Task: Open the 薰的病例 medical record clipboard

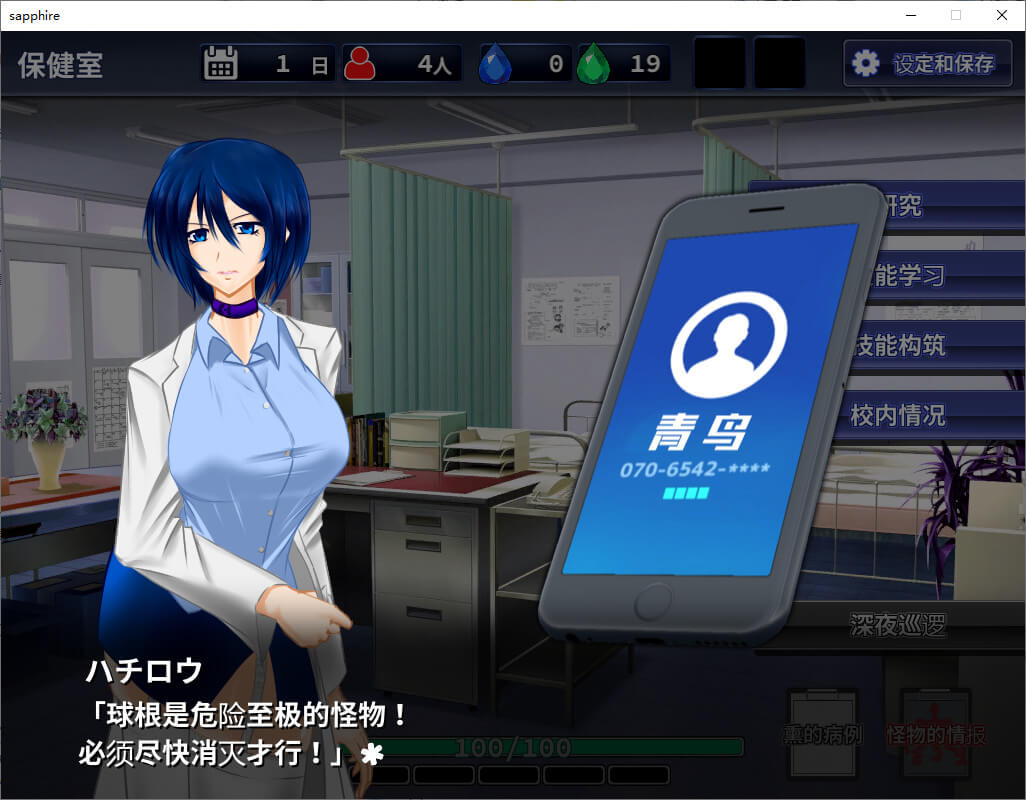Action: tap(822, 735)
